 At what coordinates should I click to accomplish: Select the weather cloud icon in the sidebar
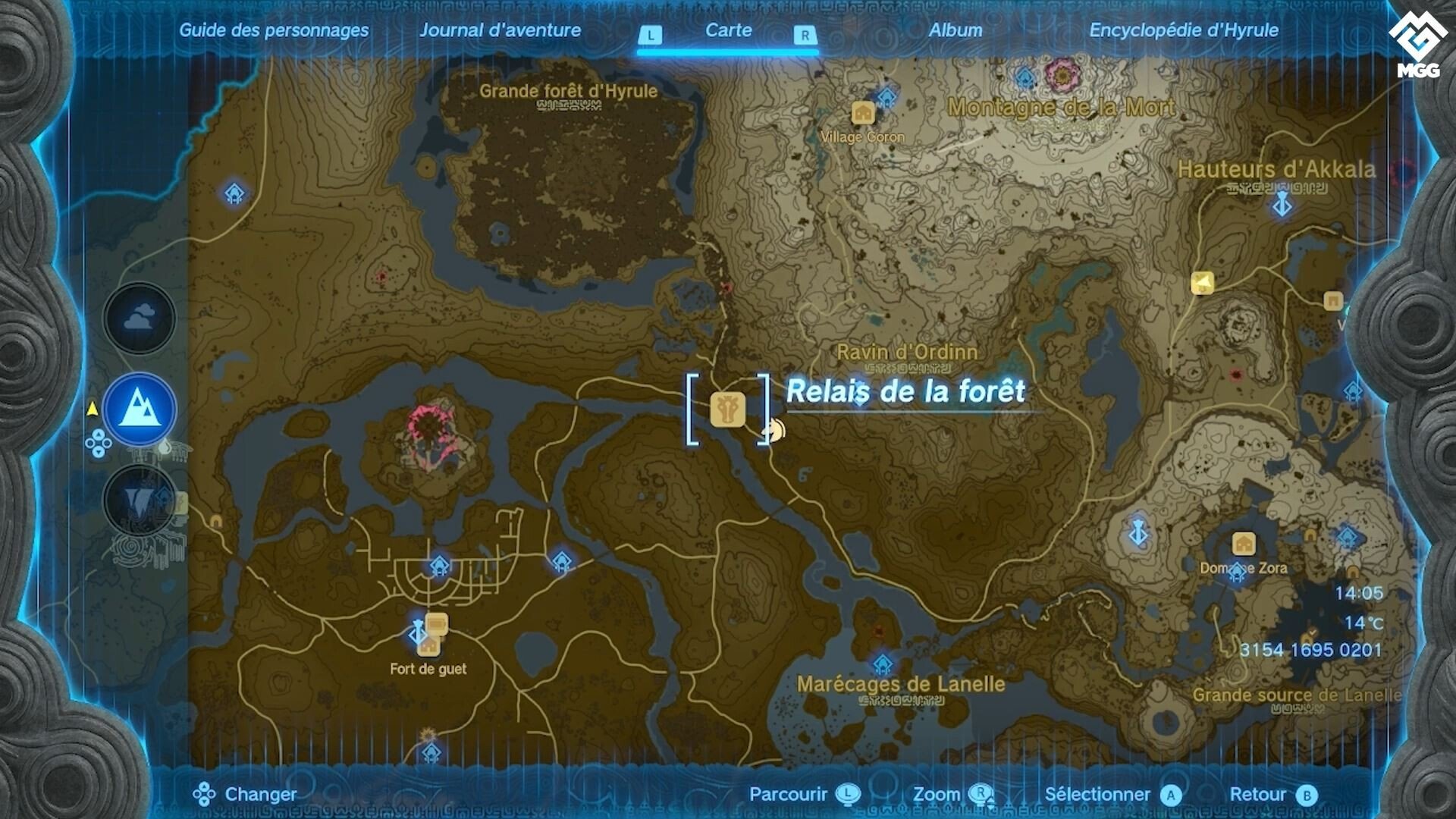coord(139,318)
